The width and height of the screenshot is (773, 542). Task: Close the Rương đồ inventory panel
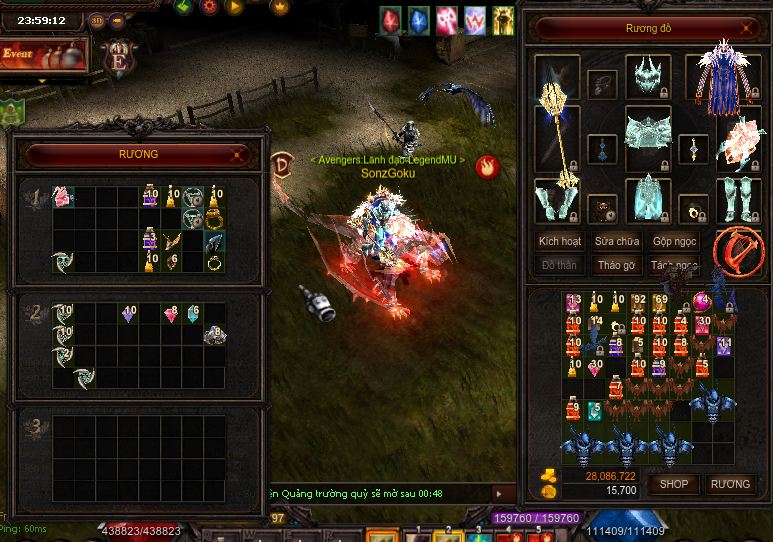tap(738, 29)
